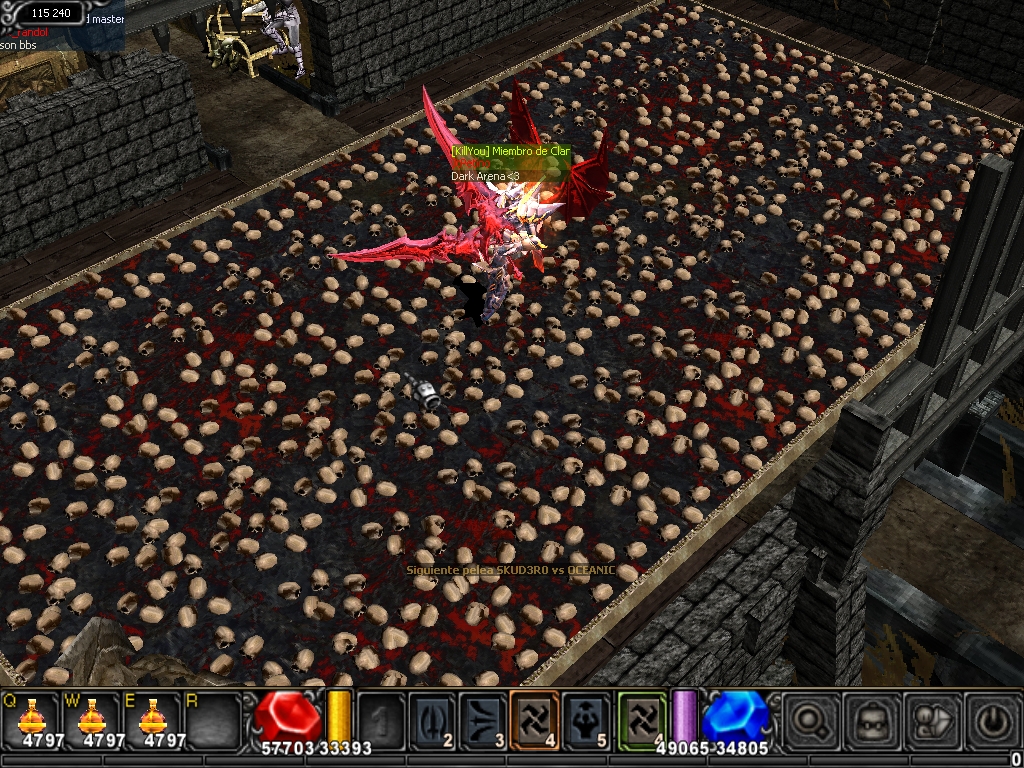Click the power button icon
This screenshot has height=768, width=1024.
990,719
